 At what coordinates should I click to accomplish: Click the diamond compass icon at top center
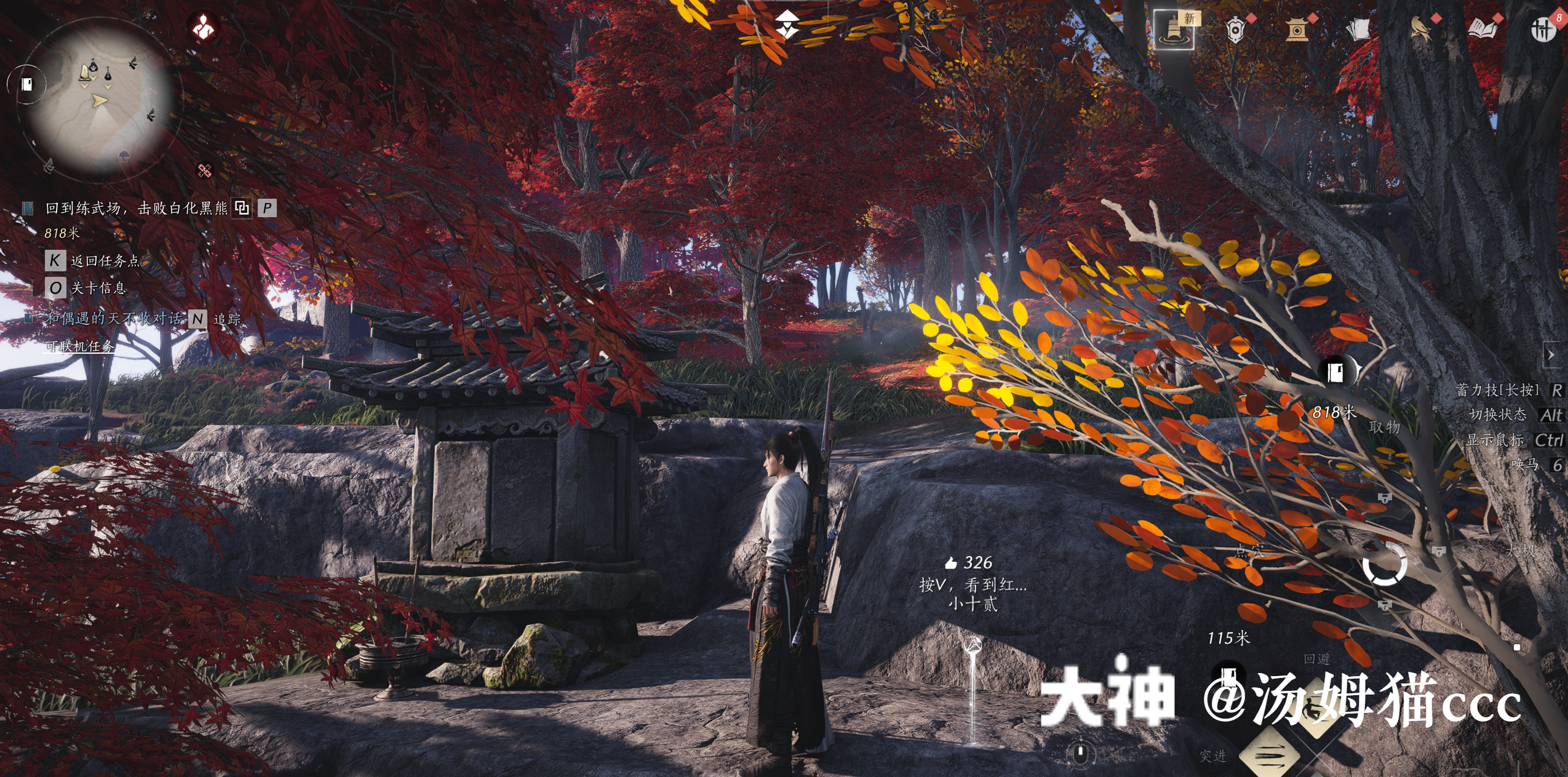click(787, 25)
